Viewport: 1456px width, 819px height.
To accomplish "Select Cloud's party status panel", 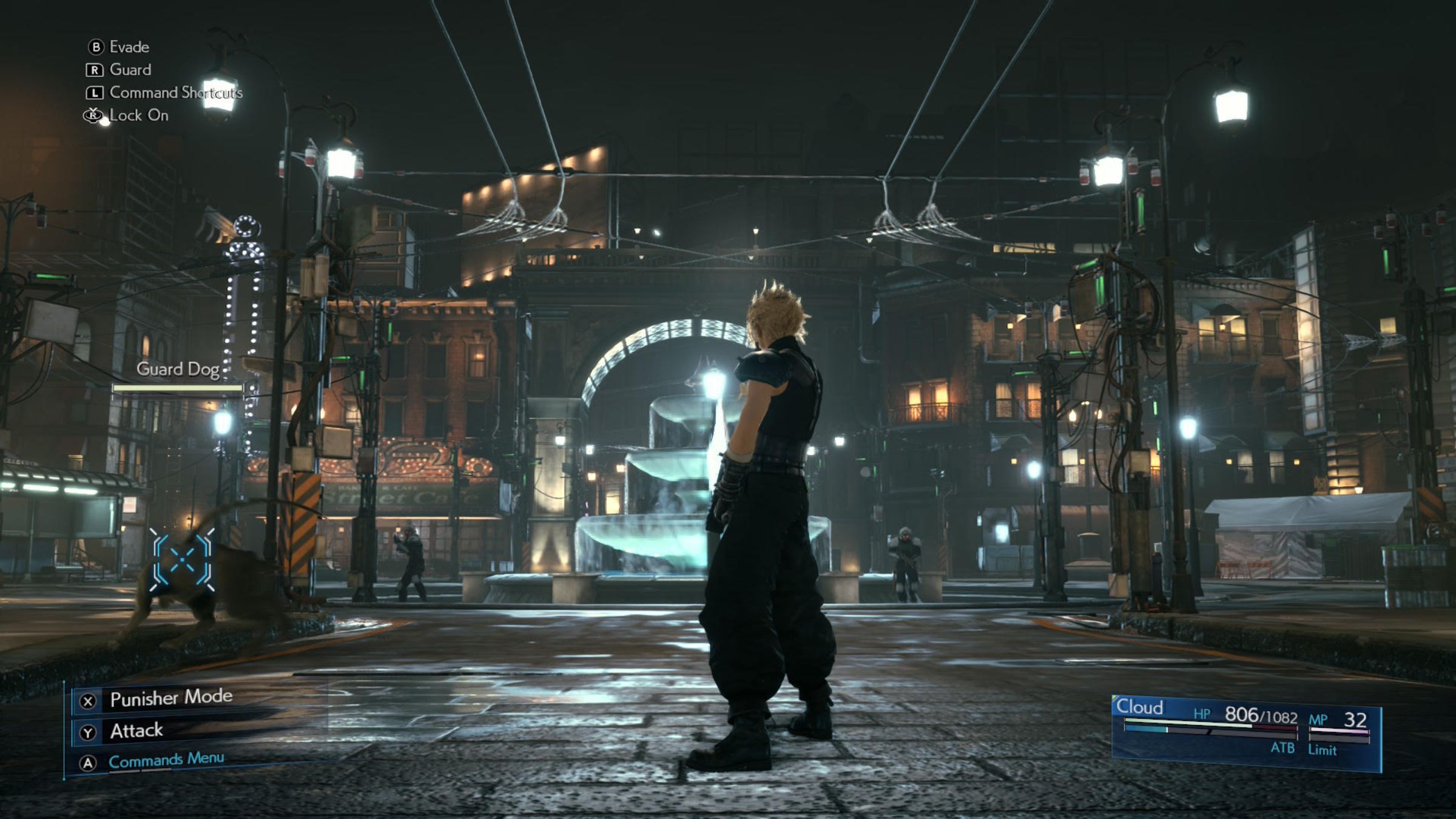I will [1245, 733].
